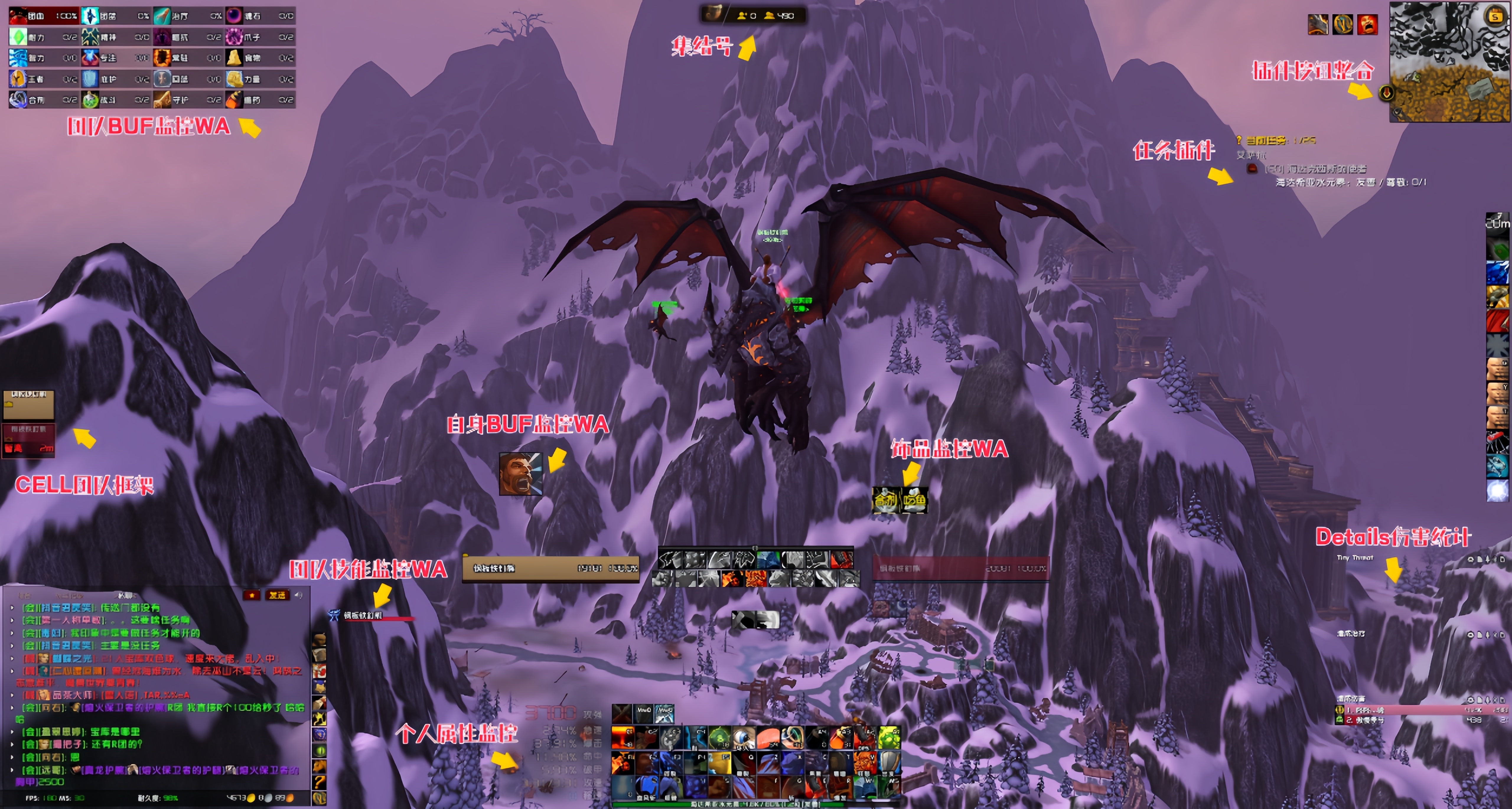Select the warrior portrait aura icon
The width and height of the screenshot is (1512, 809).
coord(520,473)
